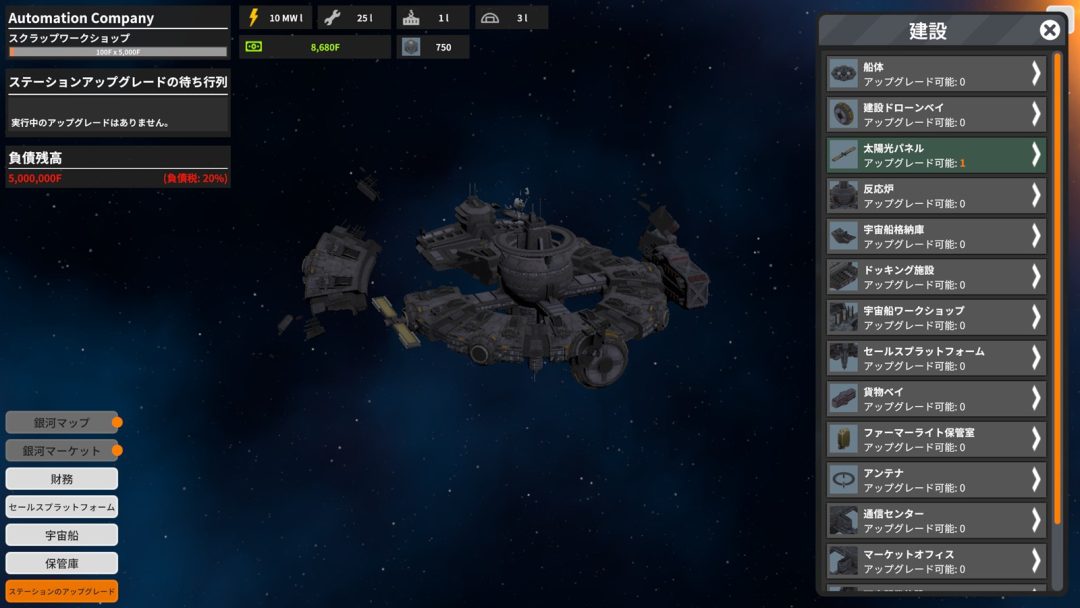This screenshot has width=1080, height=608.
Task: Select the マーケットオフィス market office entry
Action: [x=936, y=561]
